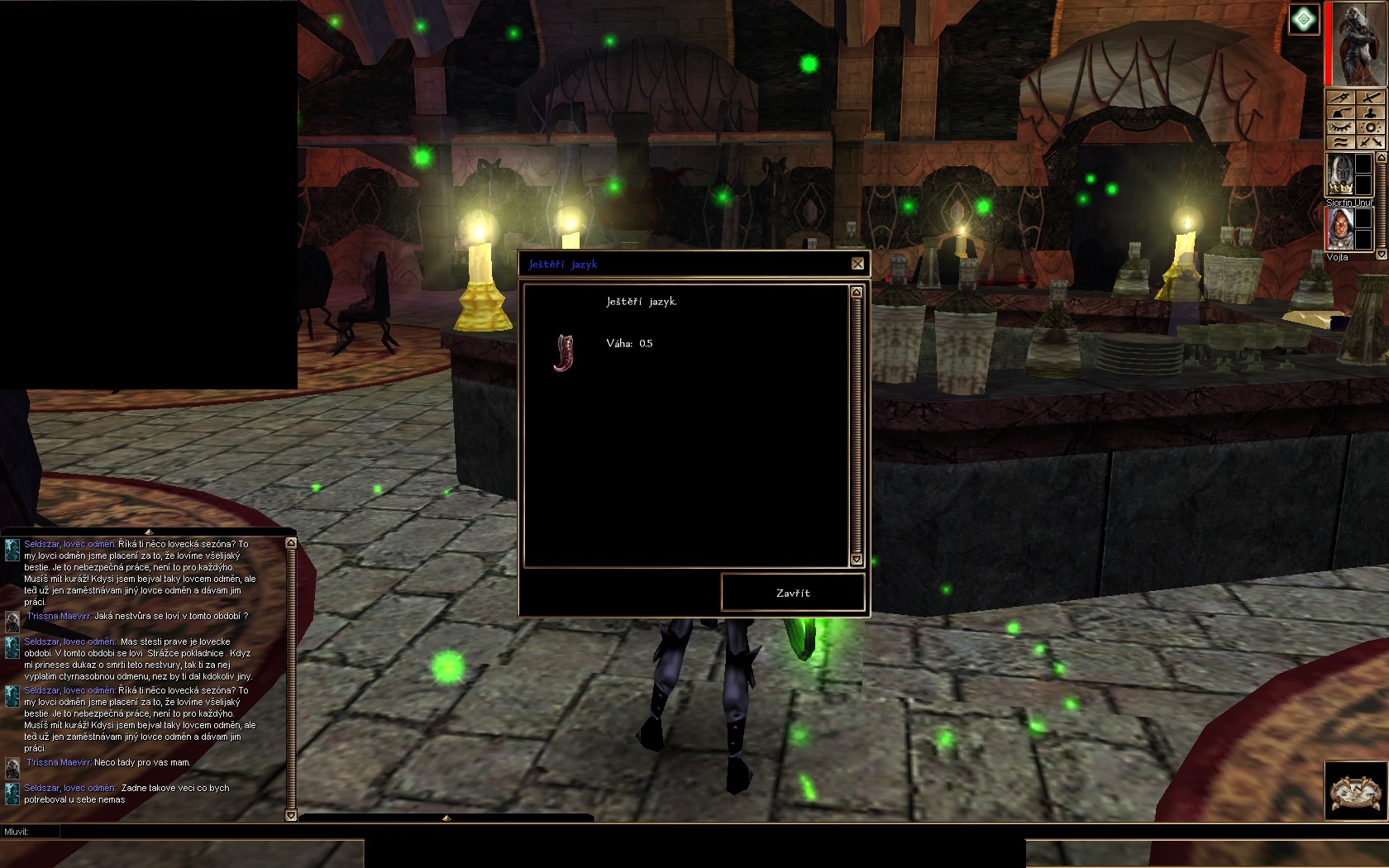Screen dimensions: 1389x868
Task: Open the player character portrait
Action: (x=1357, y=43)
